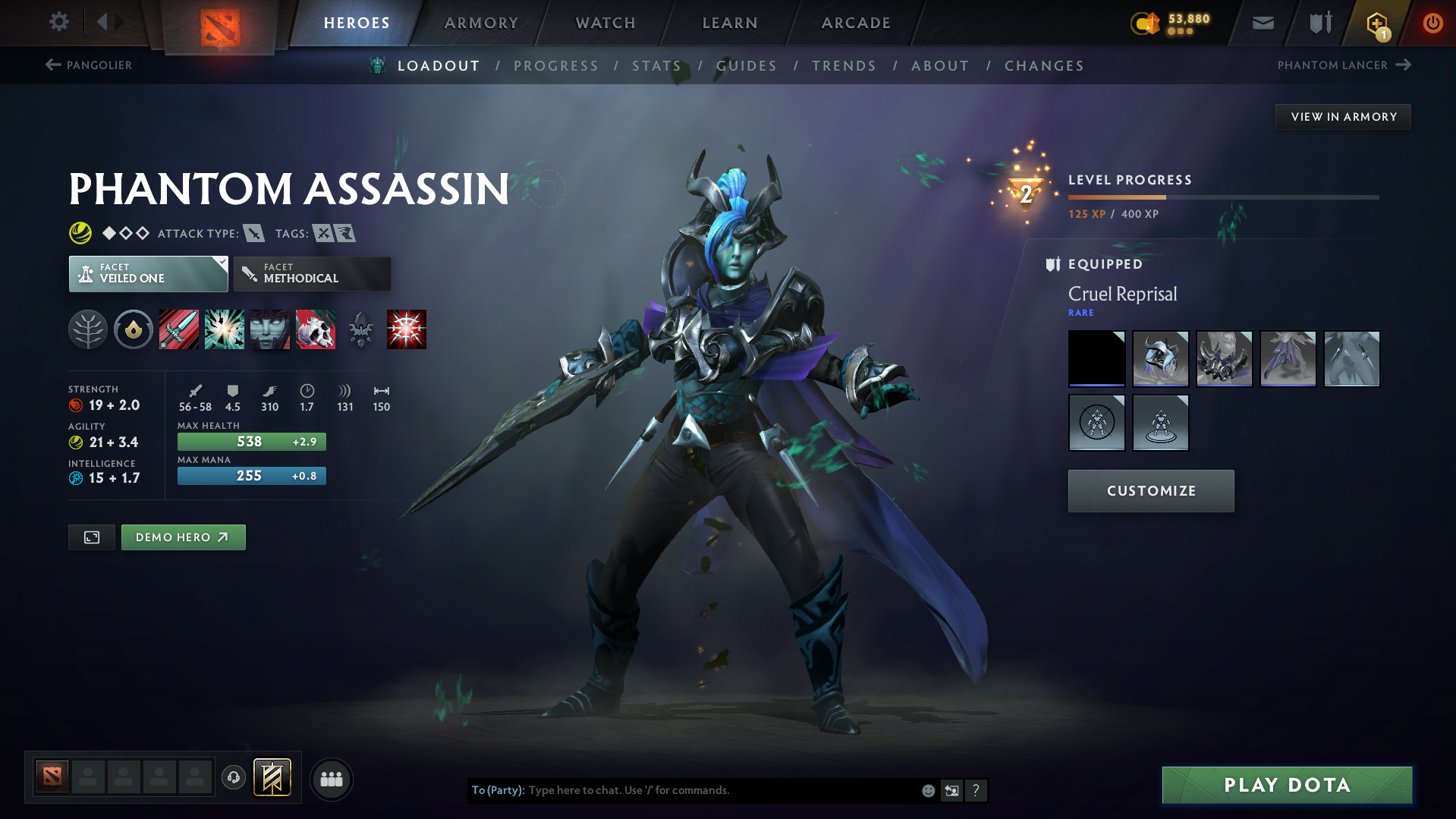The width and height of the screenshot is (1456, 819).
Task: Click the talent tree branch icon
Action: (88, 329)
